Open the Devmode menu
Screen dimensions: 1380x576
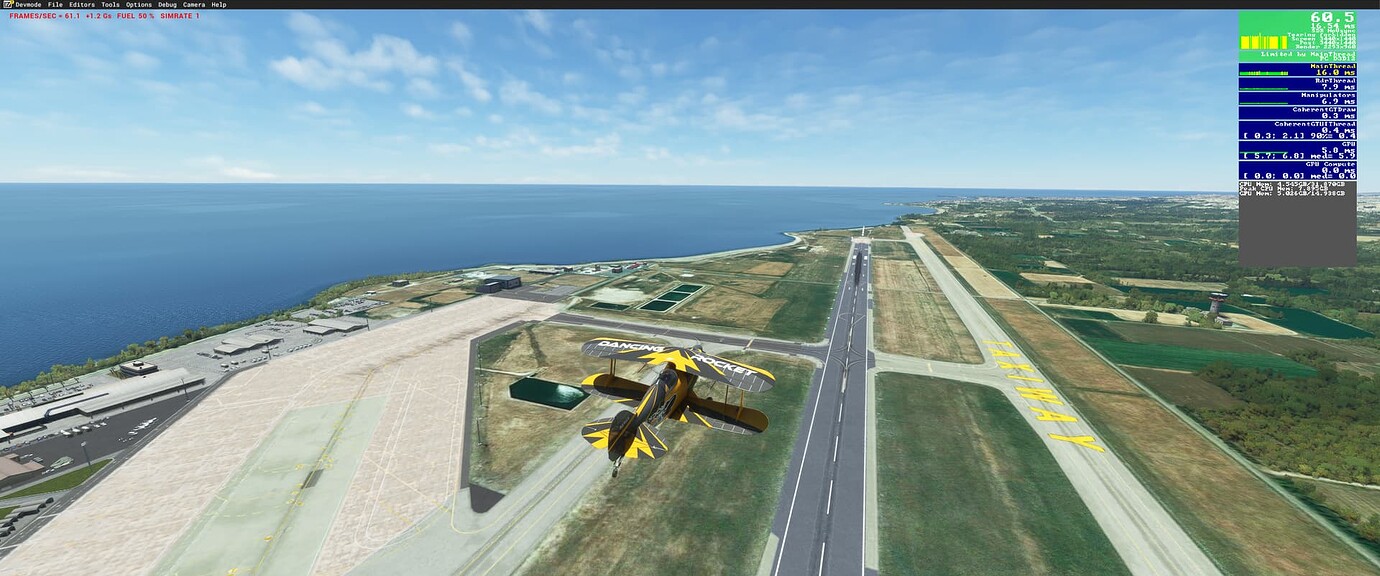[28, 5]
